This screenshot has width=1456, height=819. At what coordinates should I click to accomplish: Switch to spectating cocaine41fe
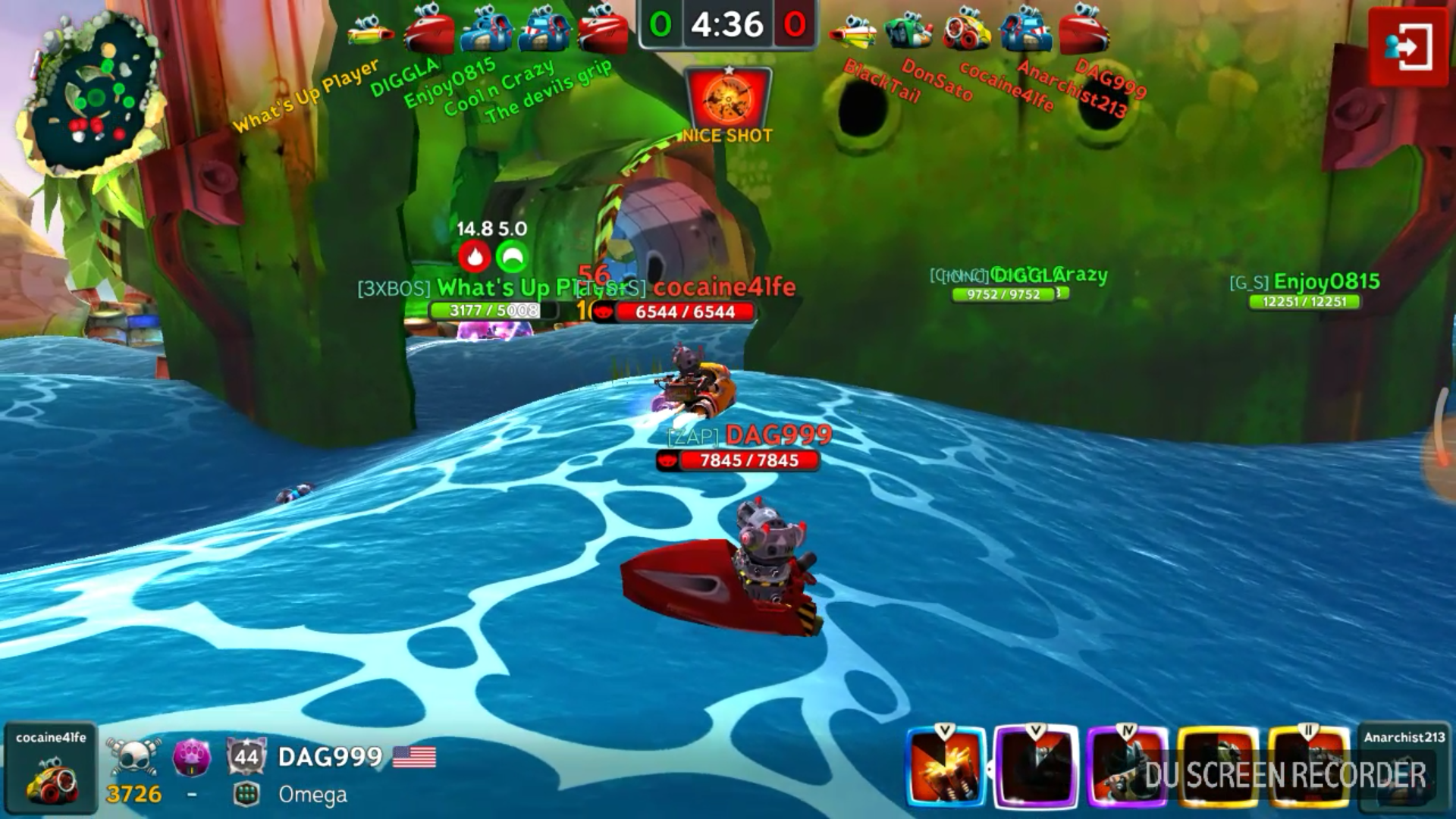point(51,767)
